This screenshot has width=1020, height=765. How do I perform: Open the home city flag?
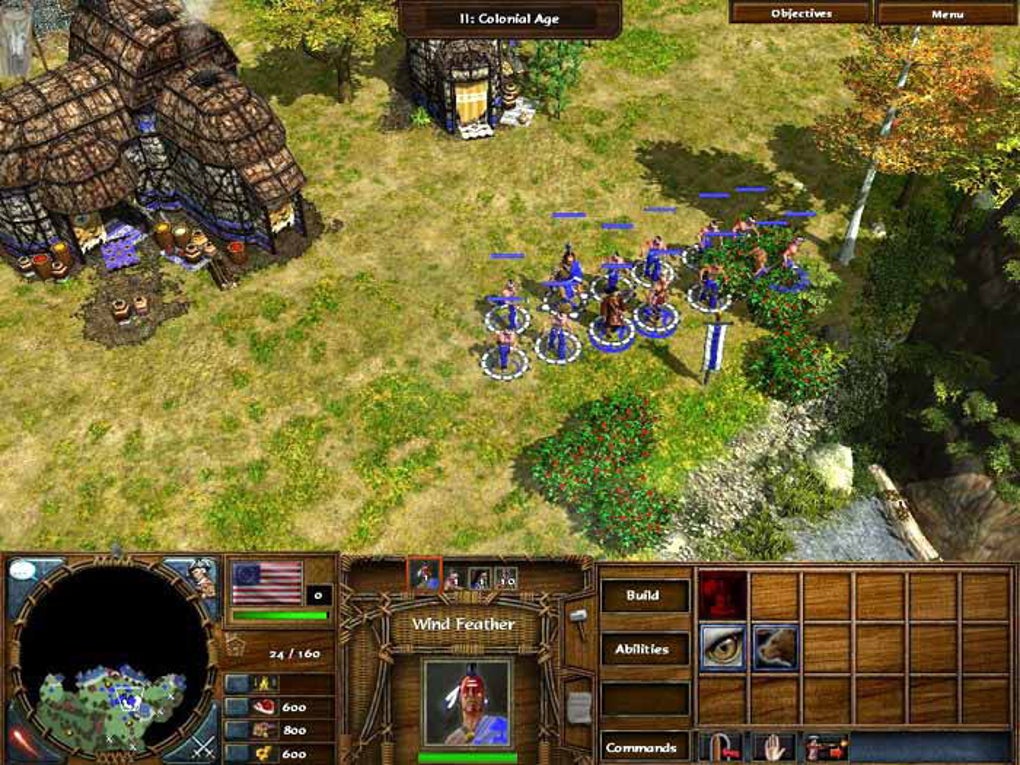click(x=266, y=582)
